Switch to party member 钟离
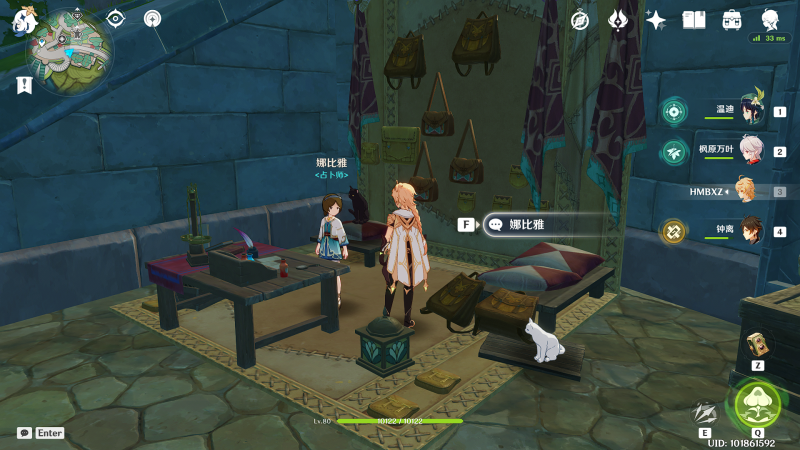The image size is (800, 450). pyautogui.click(x=749, y=231)
